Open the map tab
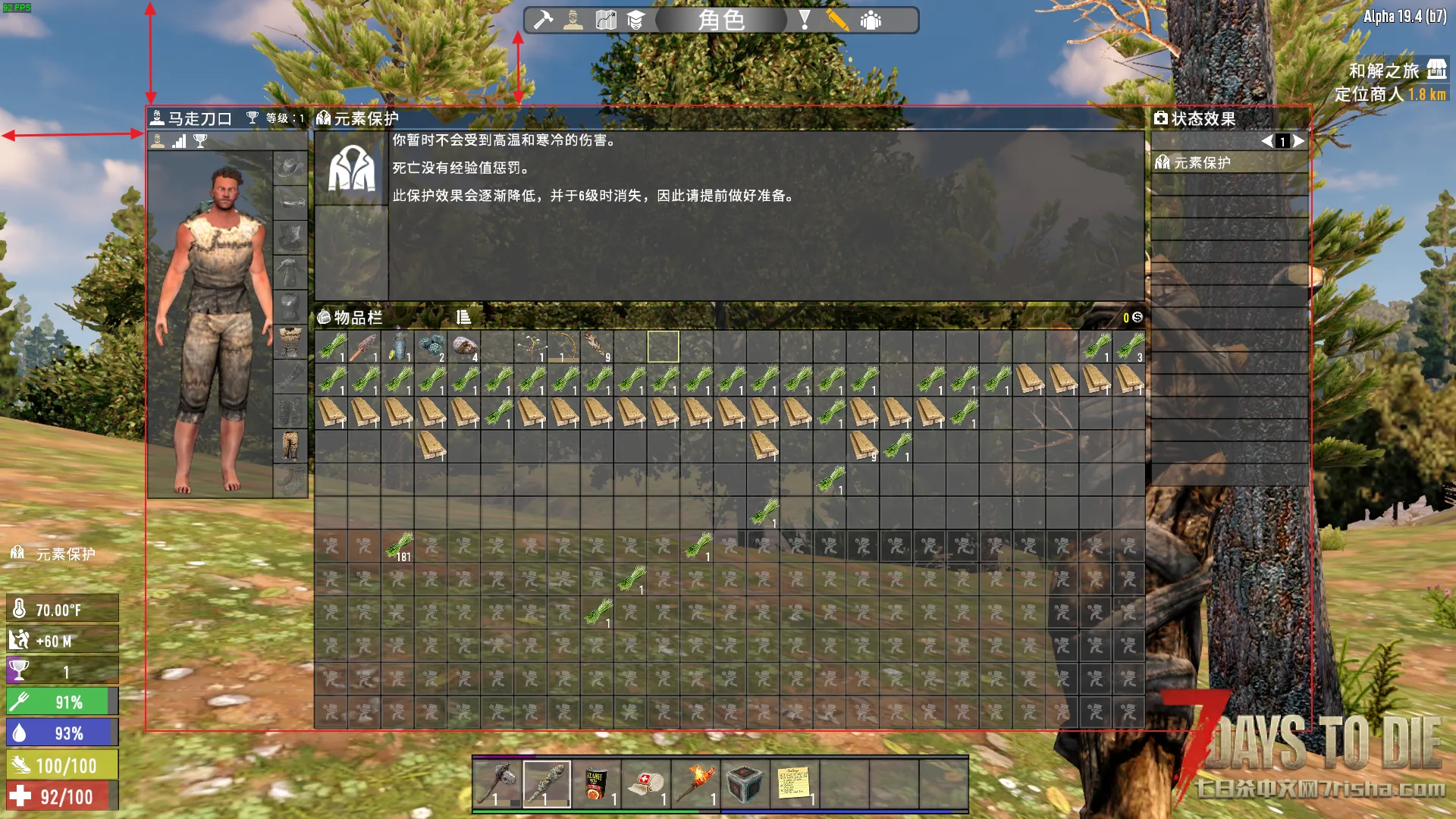1456x819 pixels. tap(605, 20)
